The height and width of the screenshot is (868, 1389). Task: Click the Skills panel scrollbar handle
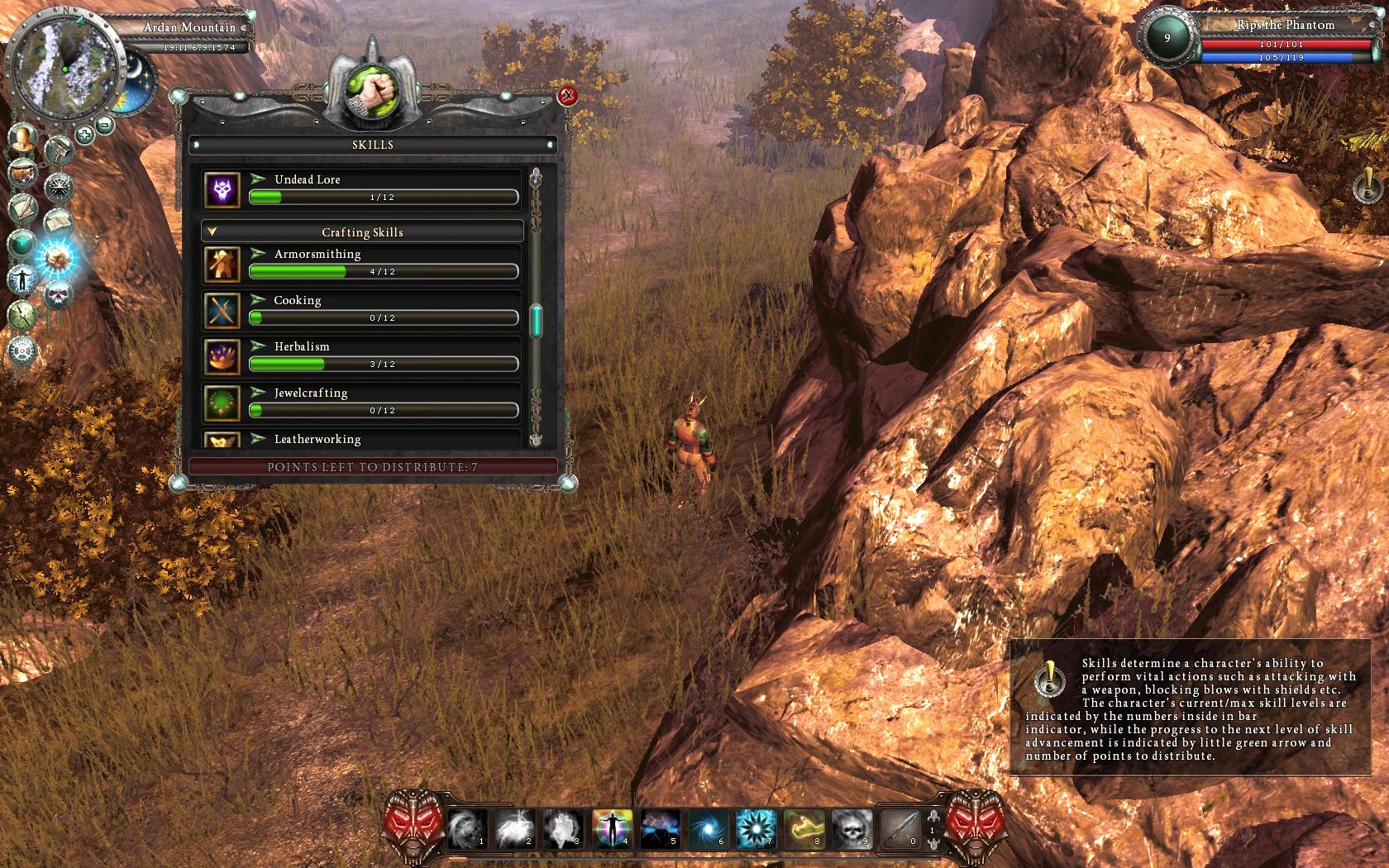click(536, 321)
